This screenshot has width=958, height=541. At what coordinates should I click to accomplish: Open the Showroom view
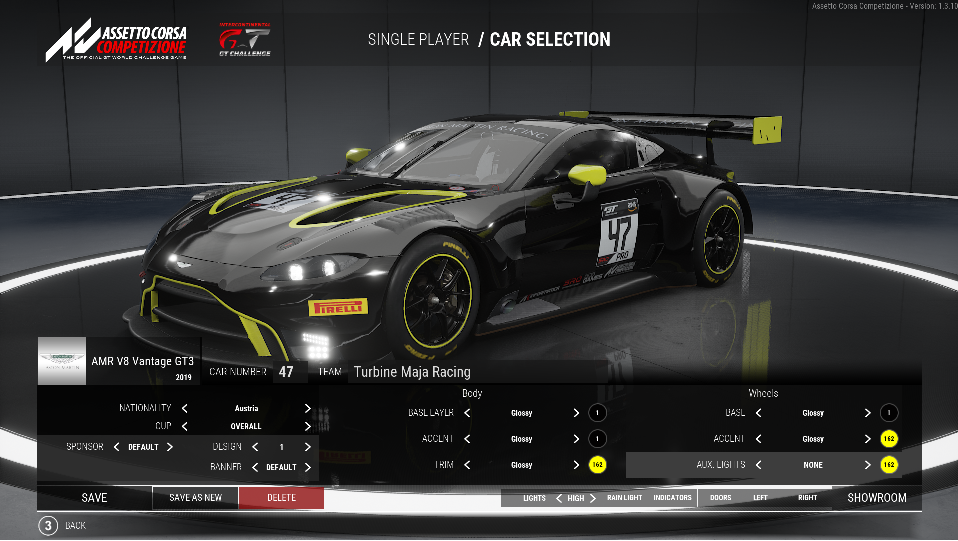tap(876, 498)
